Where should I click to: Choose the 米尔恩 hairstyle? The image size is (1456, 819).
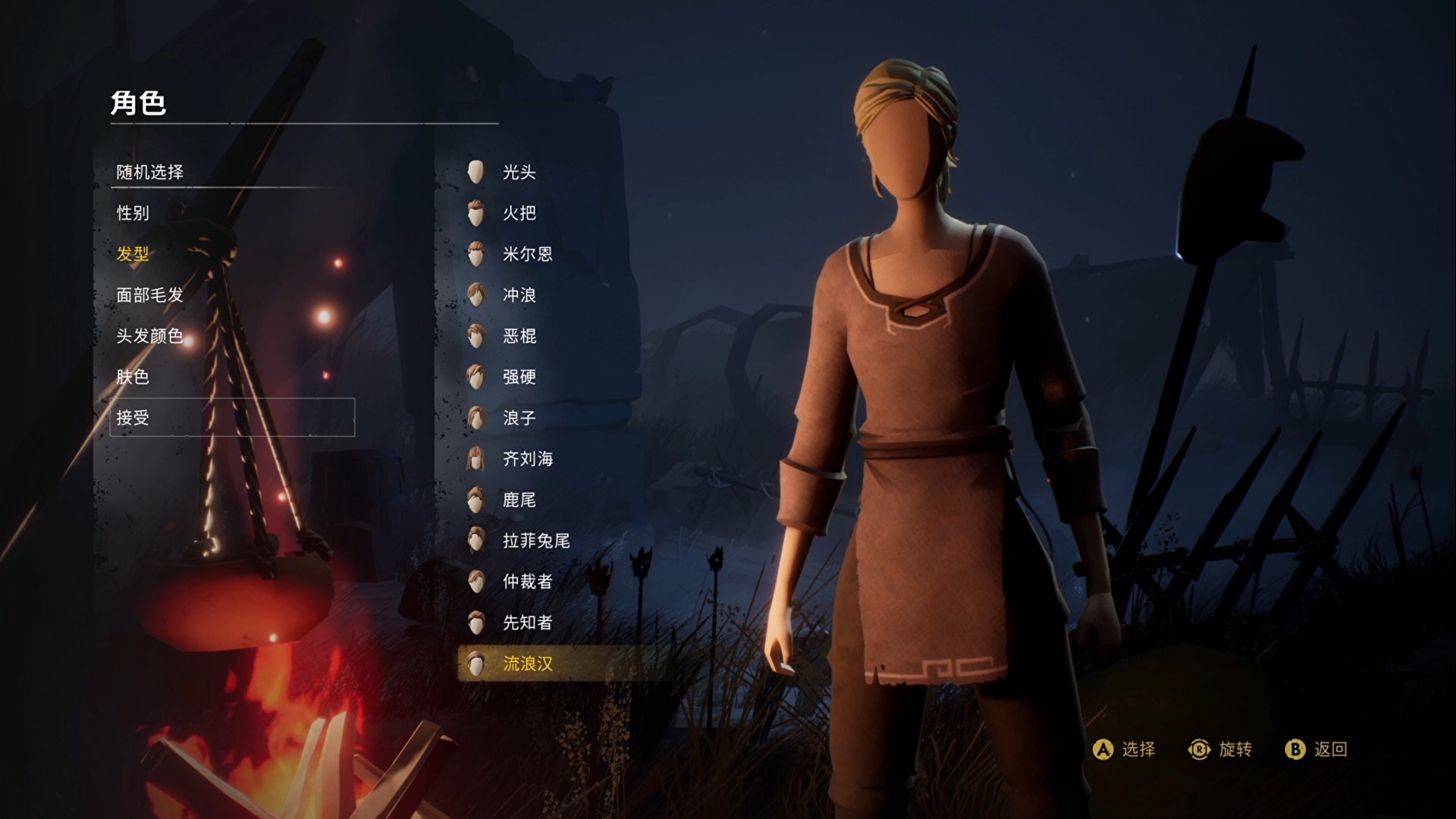(527, 254)
